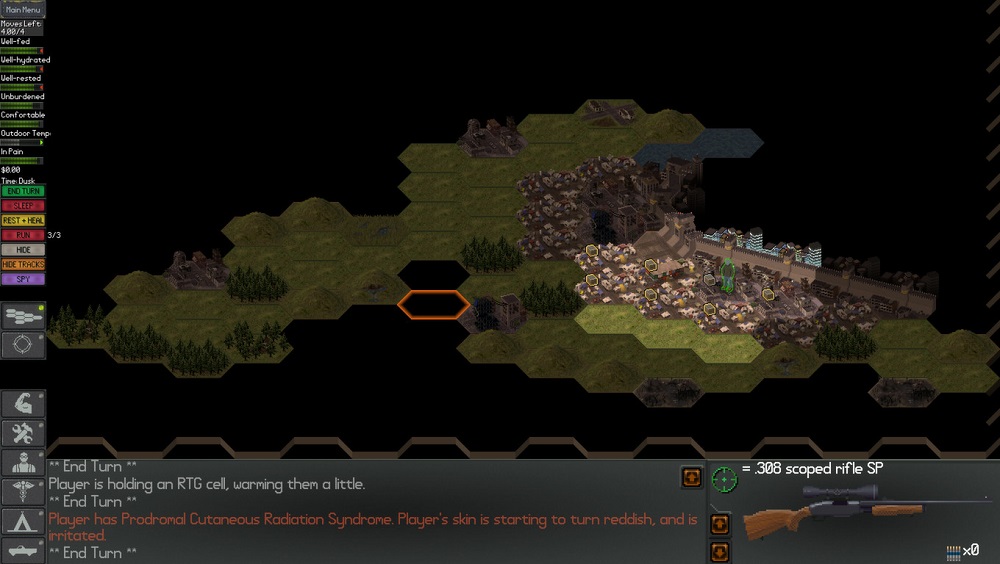The height and width of the screenshot is (564, 1000).
Task: Enable HIDE TRACKS
Action: point(22,265)
